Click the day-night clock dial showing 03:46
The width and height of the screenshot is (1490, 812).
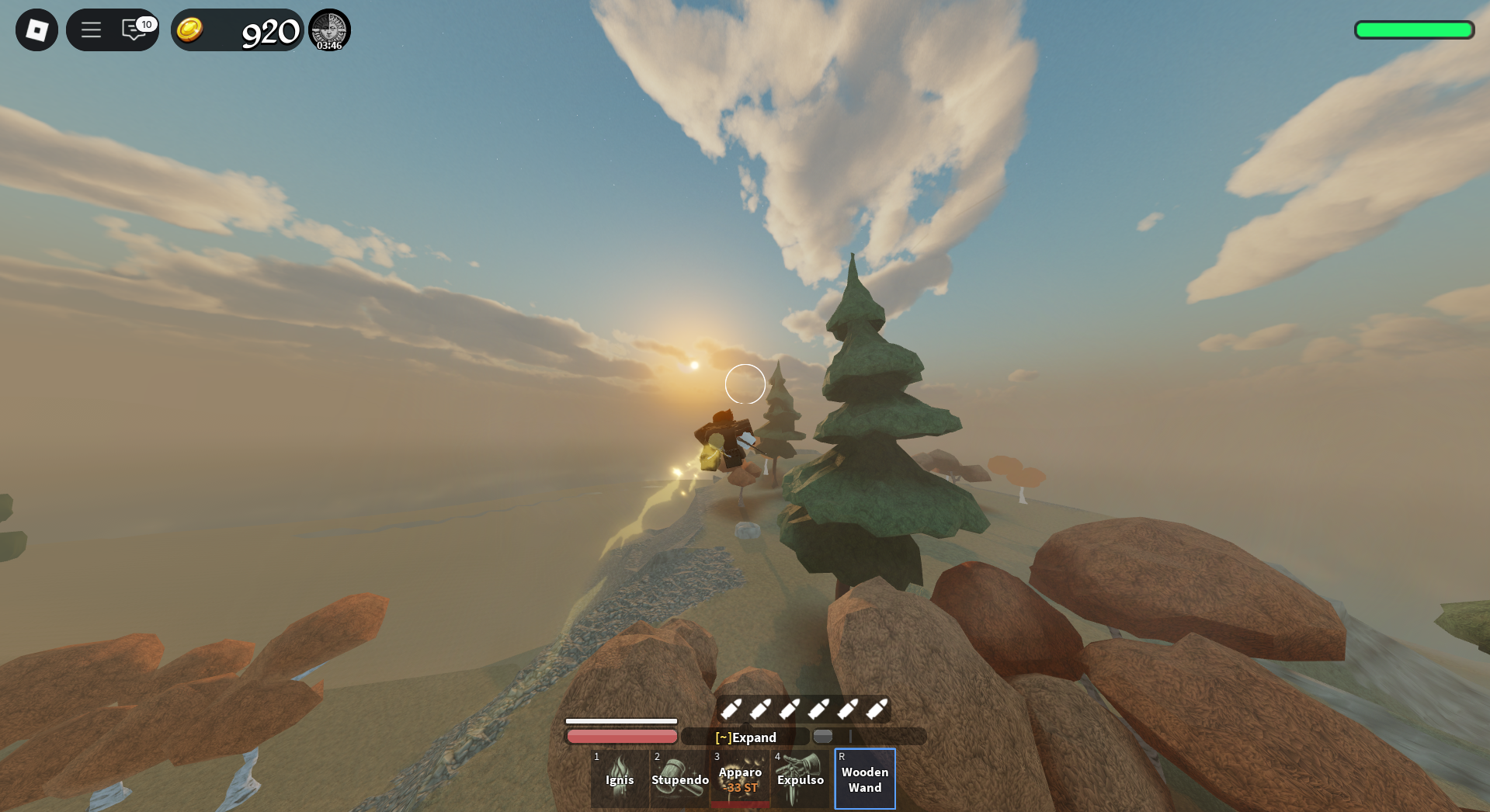click(x=329, y=29)
